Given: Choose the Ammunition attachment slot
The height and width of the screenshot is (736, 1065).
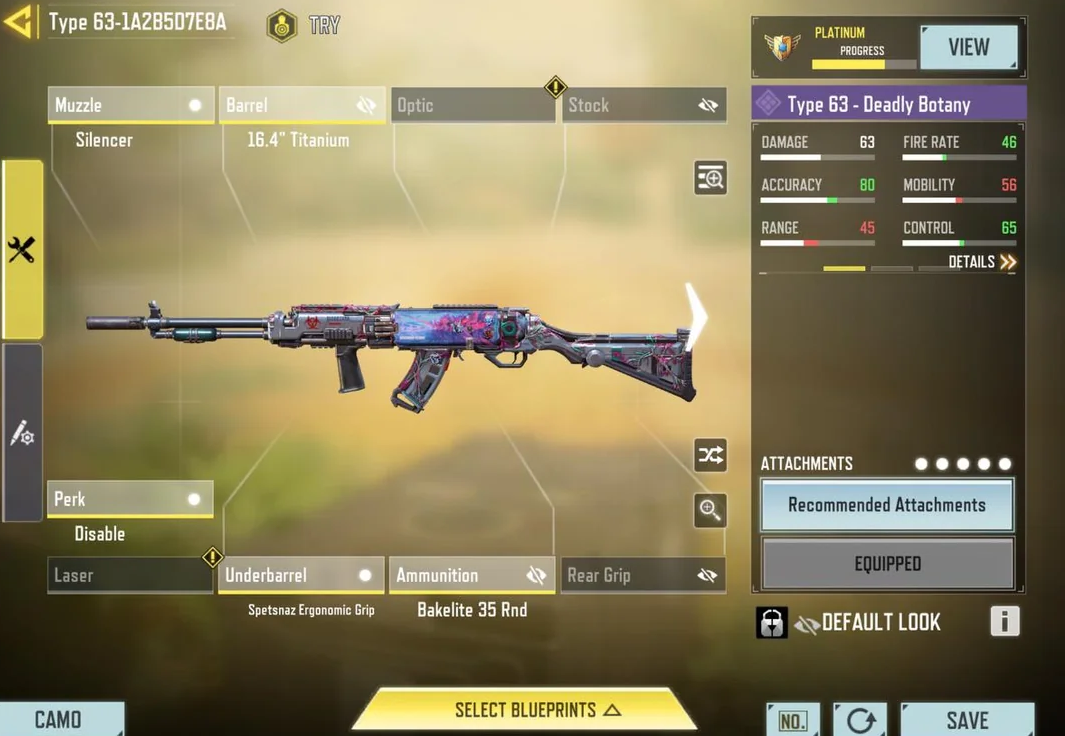Looking at the screenshot, I should [472, 575].
